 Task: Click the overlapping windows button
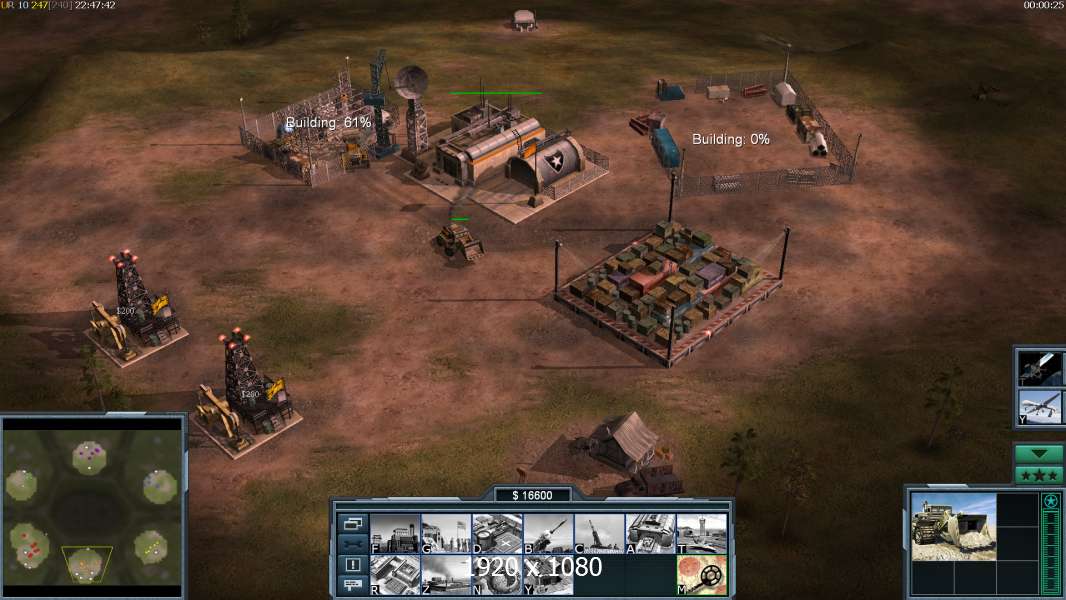pos(352,523)
